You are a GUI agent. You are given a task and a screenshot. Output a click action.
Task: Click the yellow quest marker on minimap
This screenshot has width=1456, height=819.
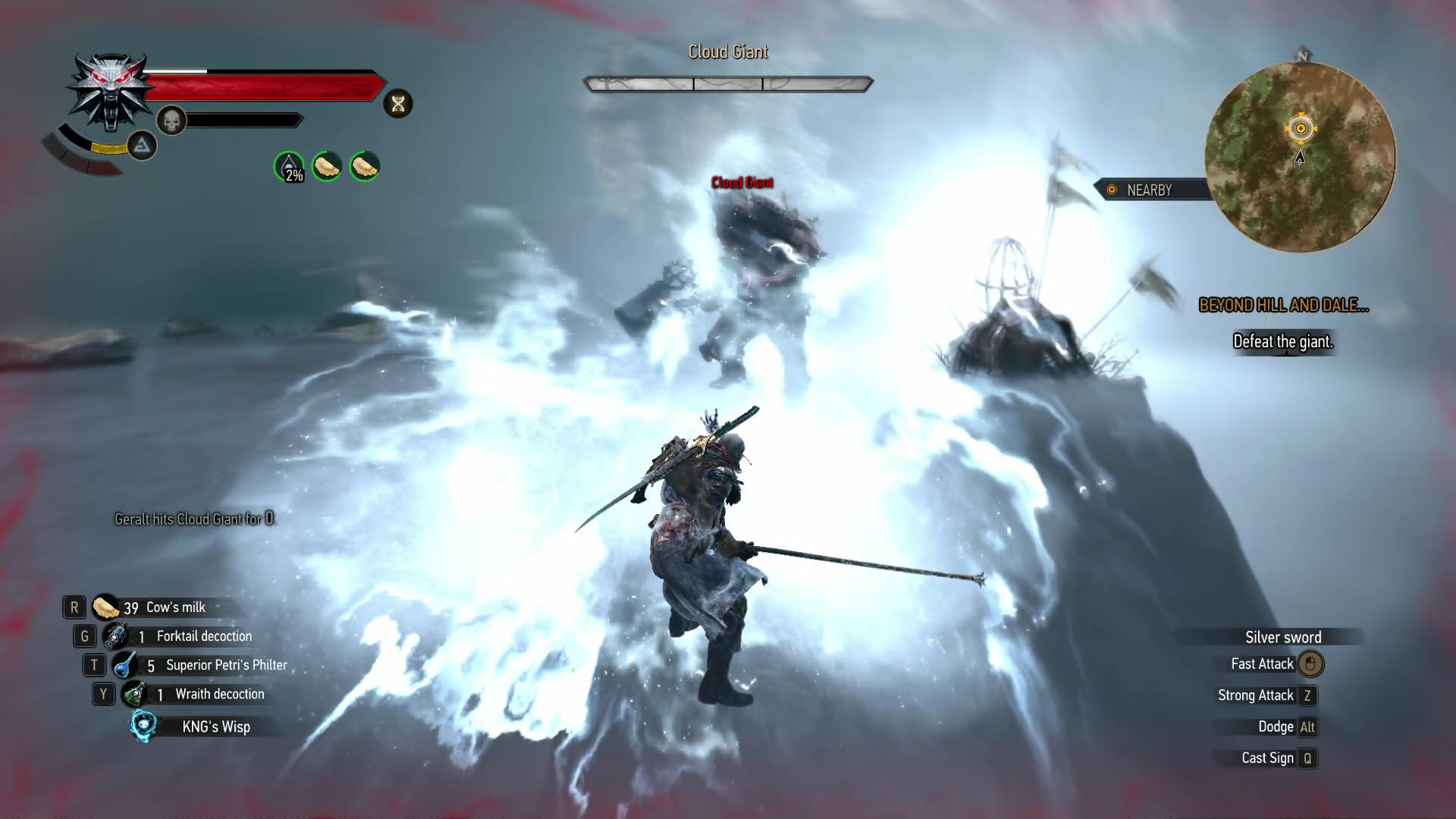[x=1301, y=129]
